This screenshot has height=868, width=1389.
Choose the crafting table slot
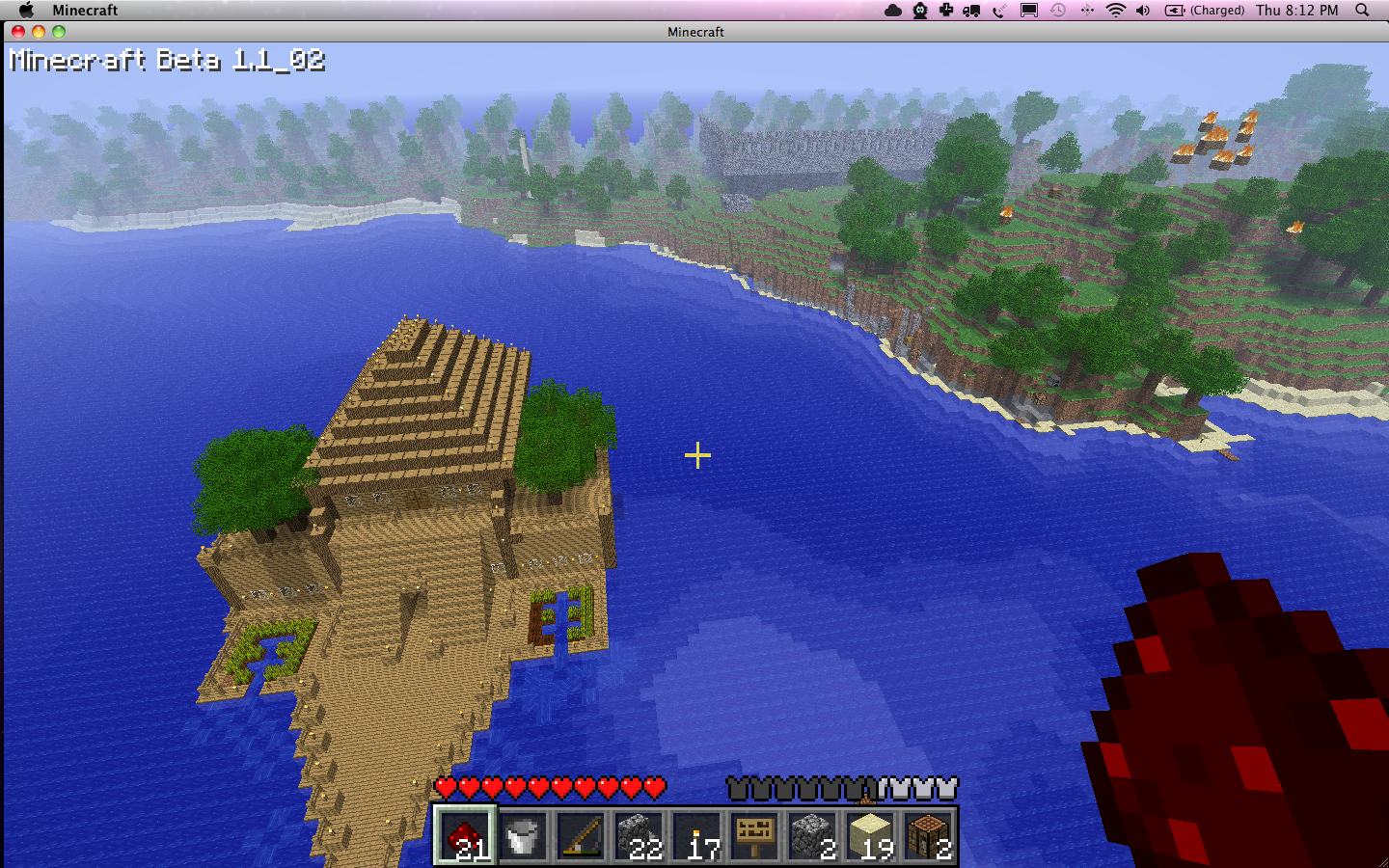928,835
